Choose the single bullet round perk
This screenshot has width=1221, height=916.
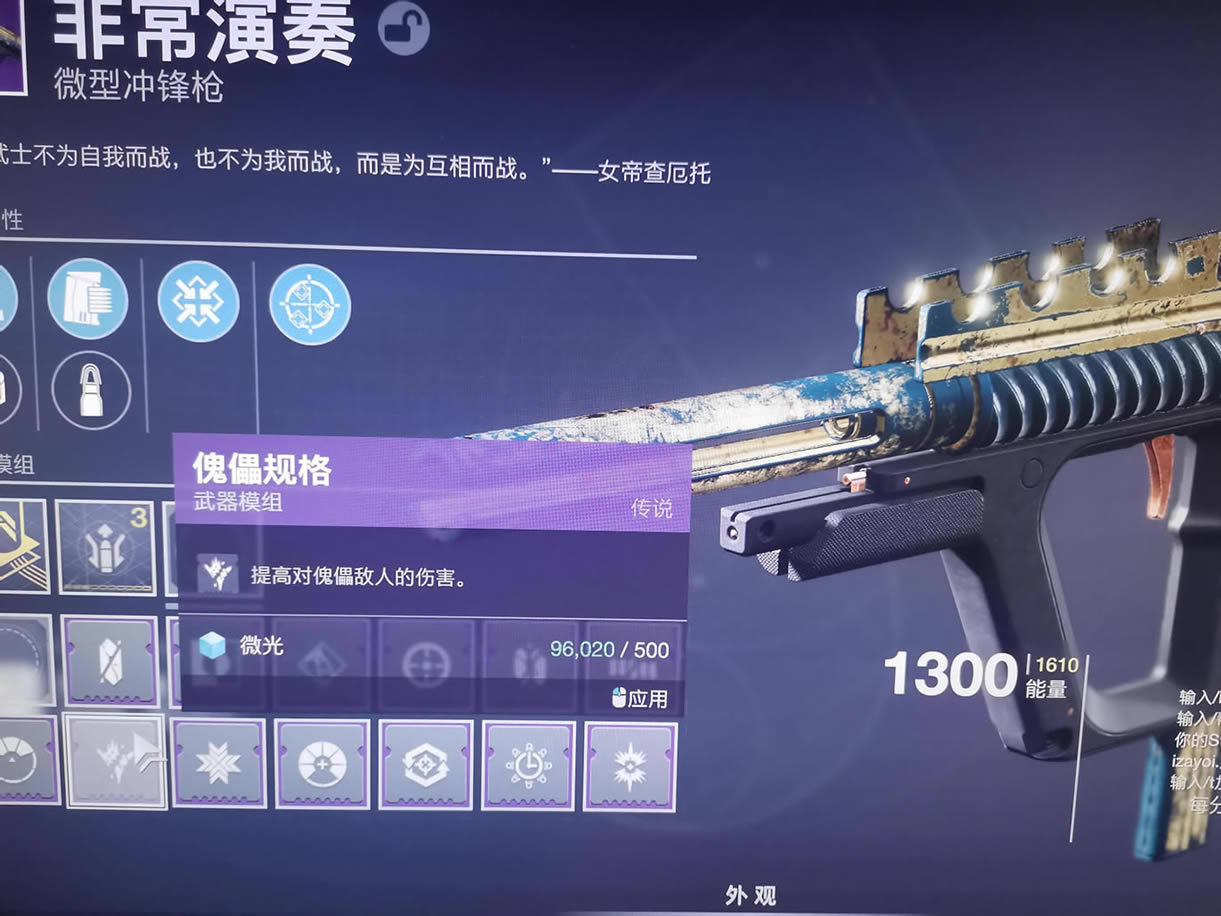click(x=91, y=390)
